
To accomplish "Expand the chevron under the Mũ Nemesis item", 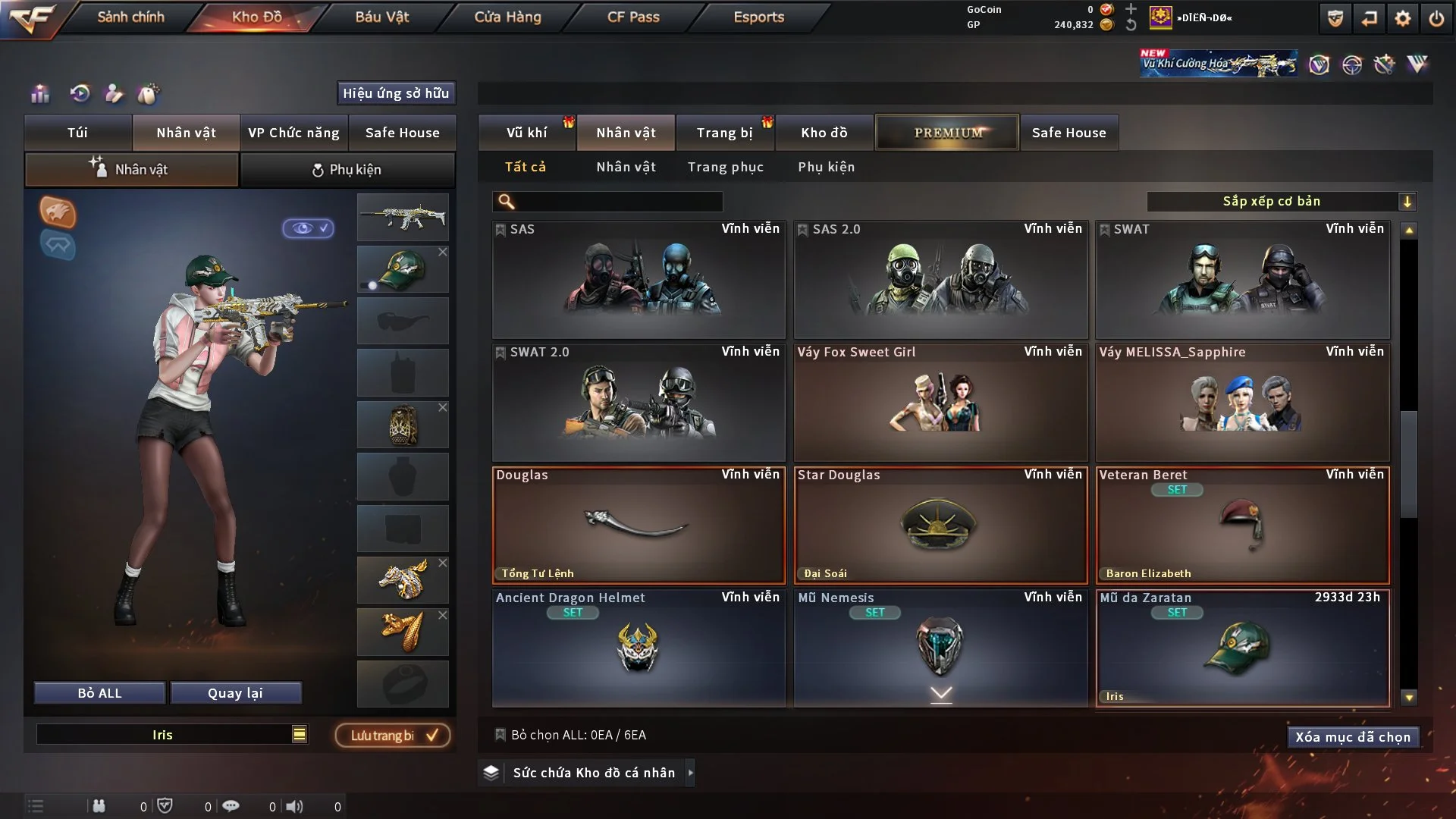I will [941, 695].
